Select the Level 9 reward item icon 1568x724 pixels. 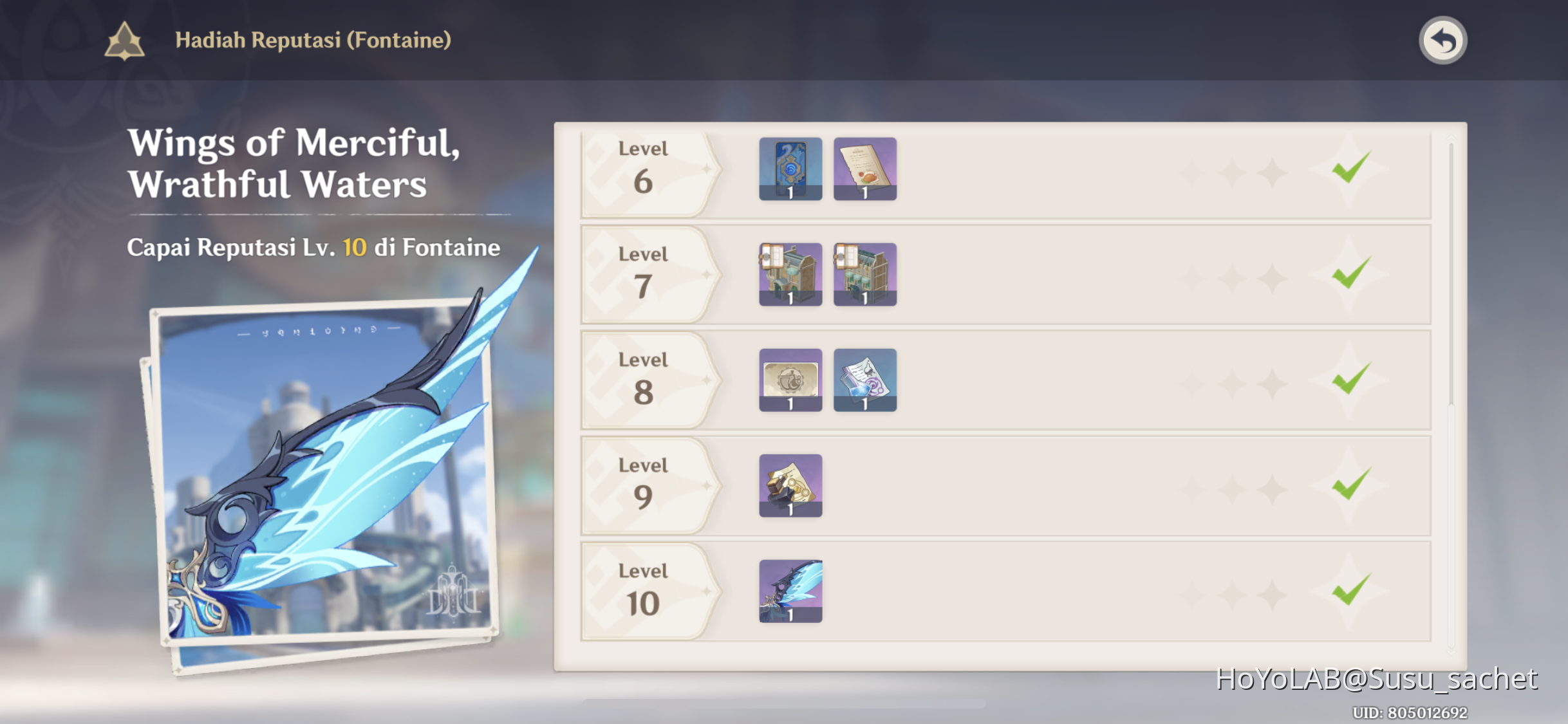click(x=790, y=485)
